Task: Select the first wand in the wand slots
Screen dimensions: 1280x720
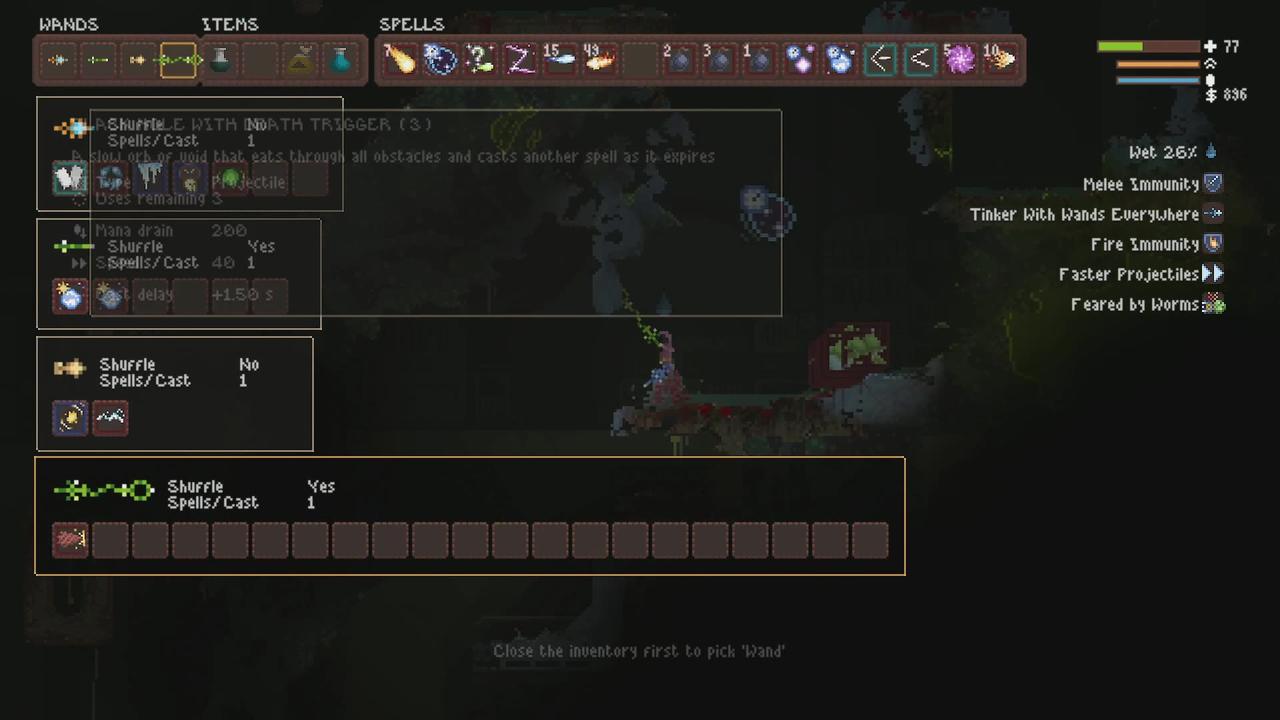Action: tap(57, 60)
